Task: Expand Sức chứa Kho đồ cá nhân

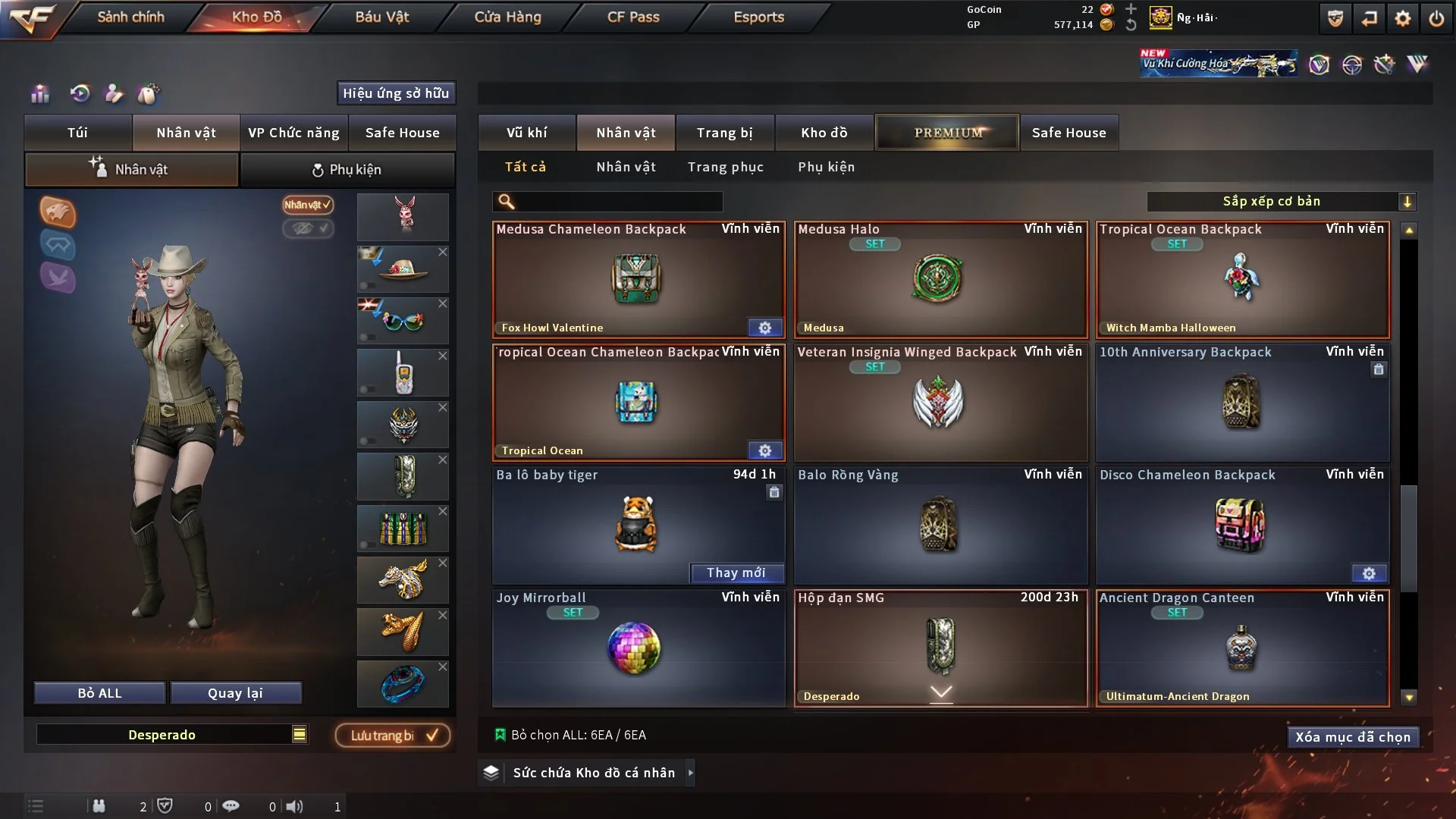Action: (x=690, y=773)
